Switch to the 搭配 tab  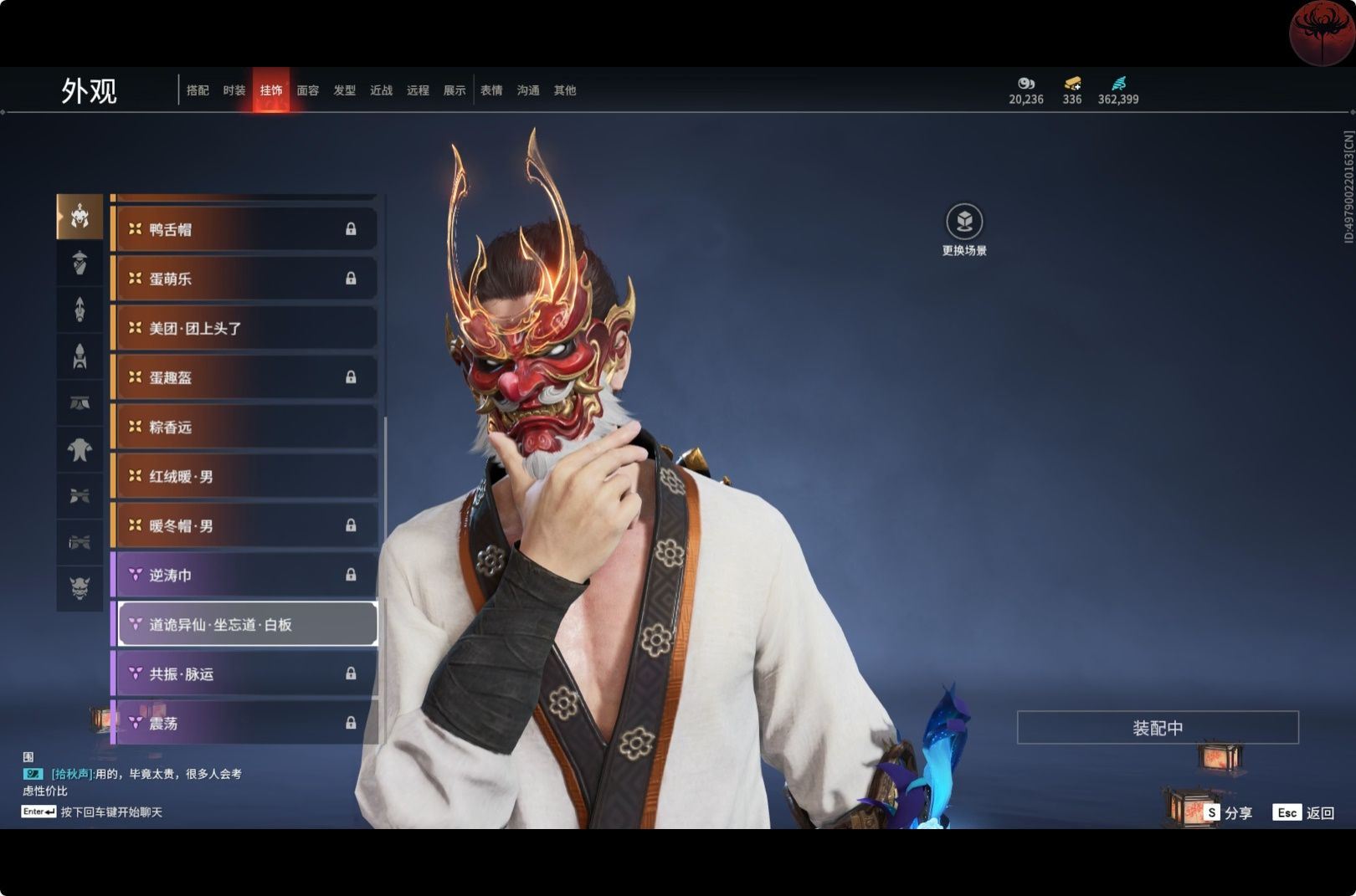(x=198, y=90)
